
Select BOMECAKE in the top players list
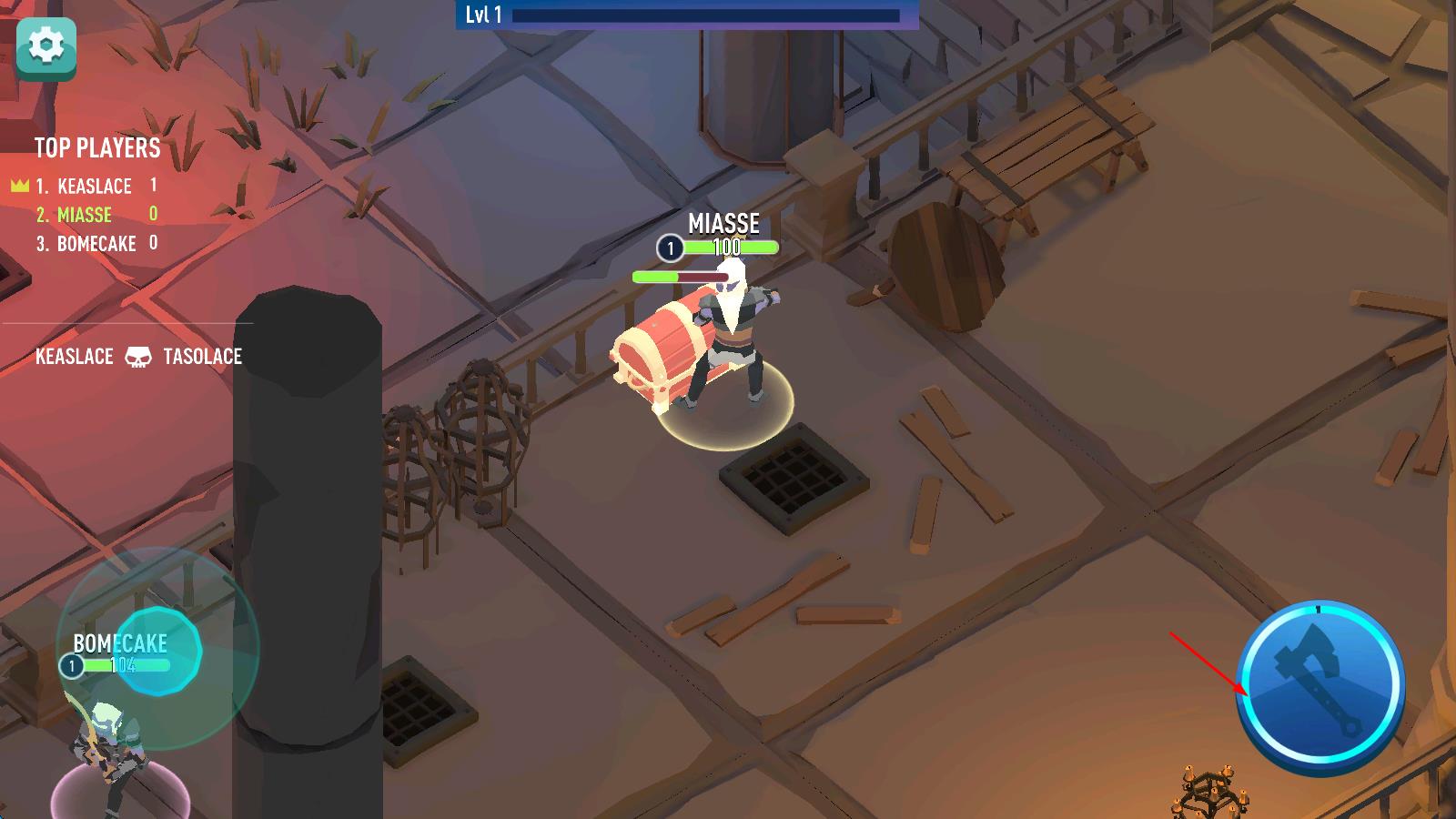click(96, 244)
